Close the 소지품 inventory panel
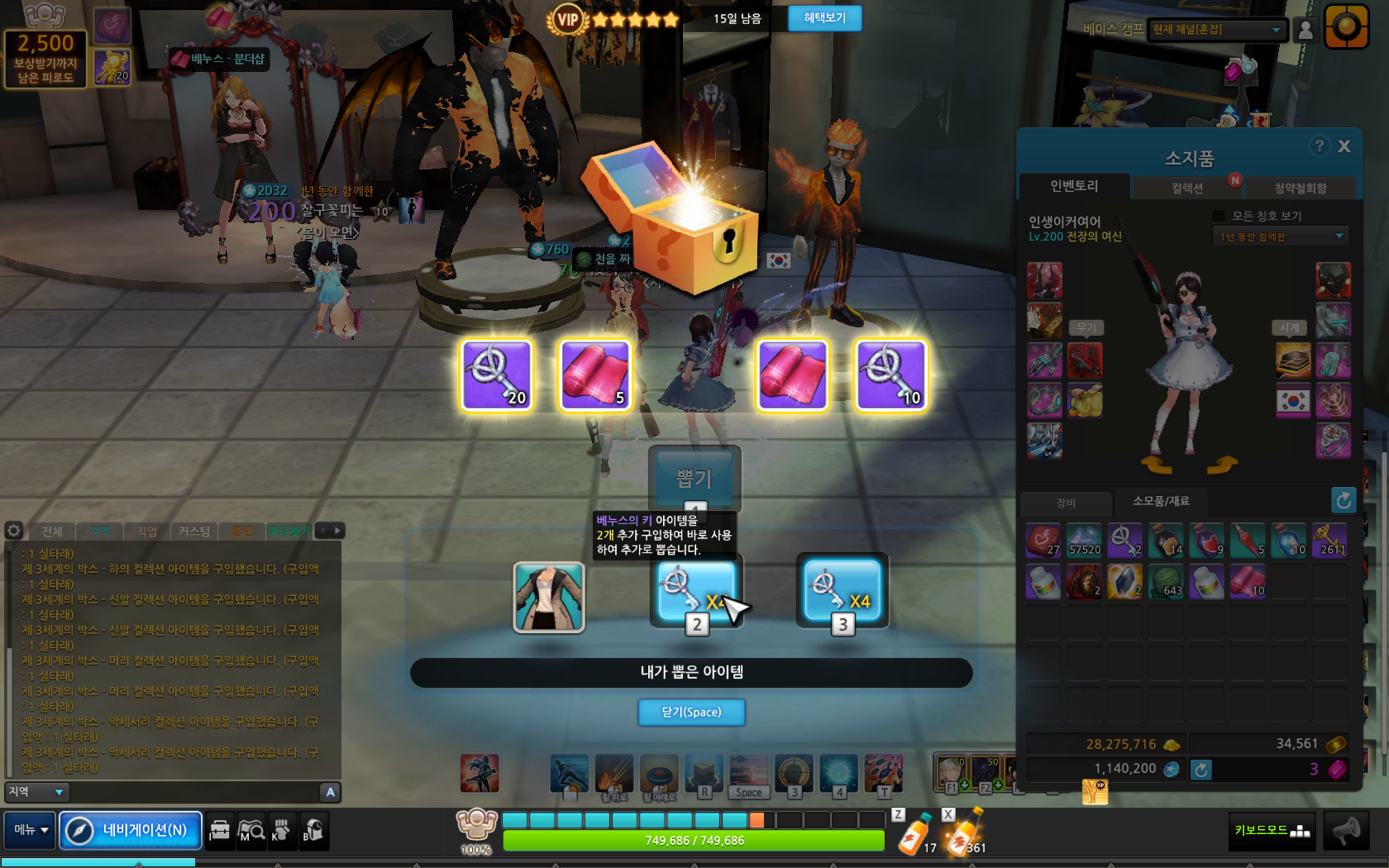Screen dimensions: 1389x868 point(1344,146)
